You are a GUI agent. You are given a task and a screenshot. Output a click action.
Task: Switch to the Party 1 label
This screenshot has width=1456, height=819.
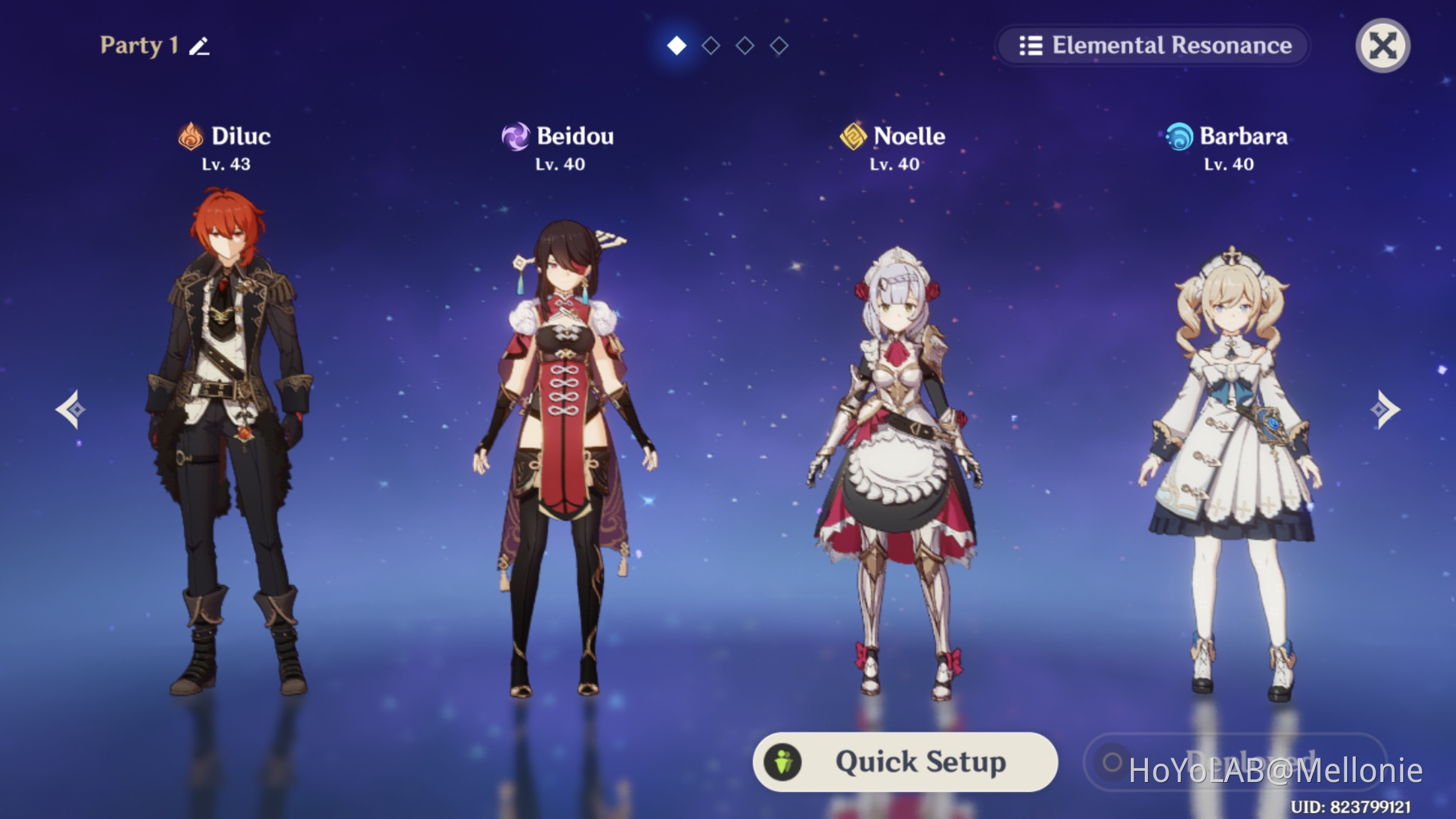coord(137,45)
